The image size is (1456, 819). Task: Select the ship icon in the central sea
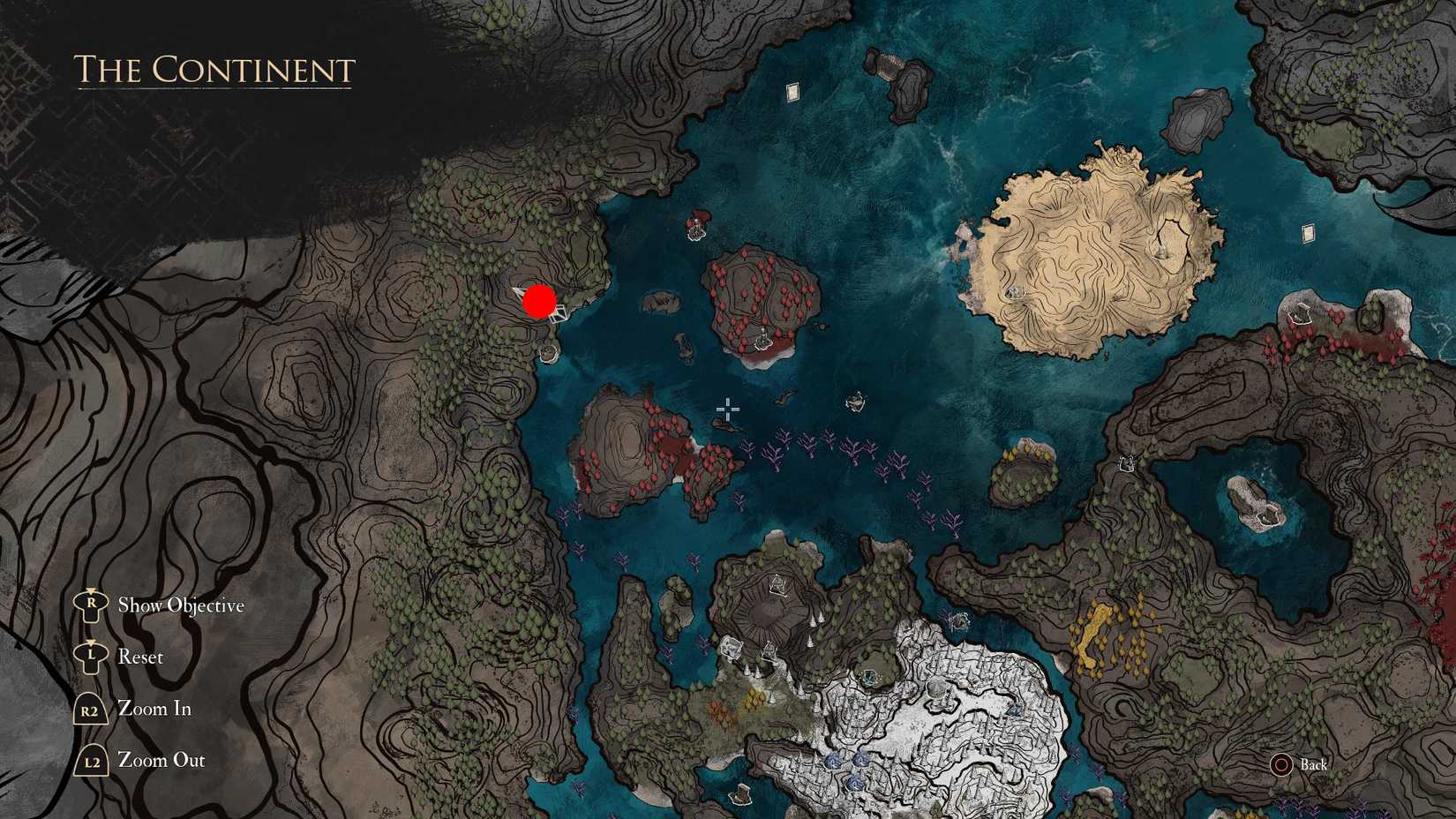coord(856,402)
